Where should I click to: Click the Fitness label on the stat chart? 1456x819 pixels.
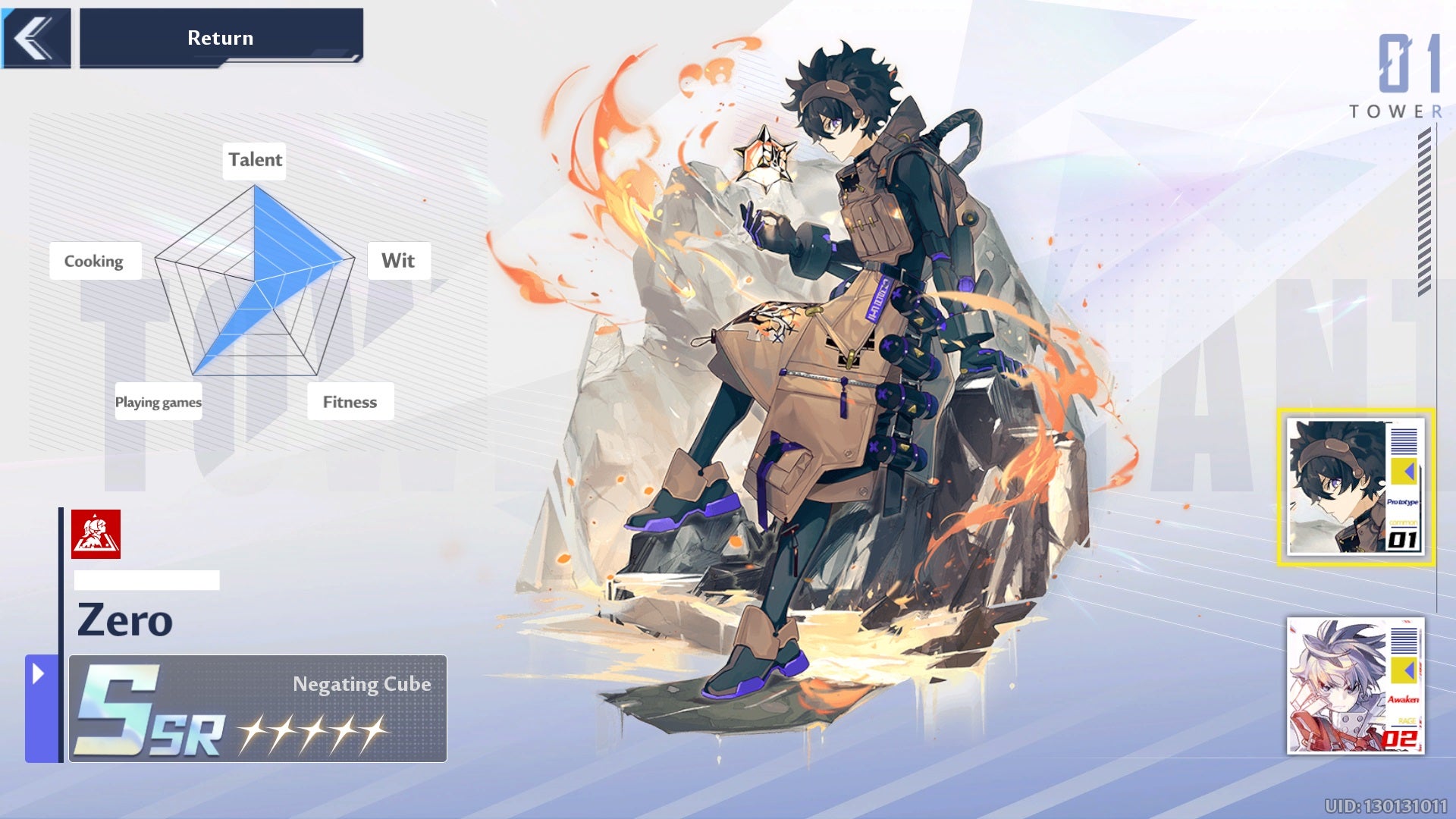point(350,402)
